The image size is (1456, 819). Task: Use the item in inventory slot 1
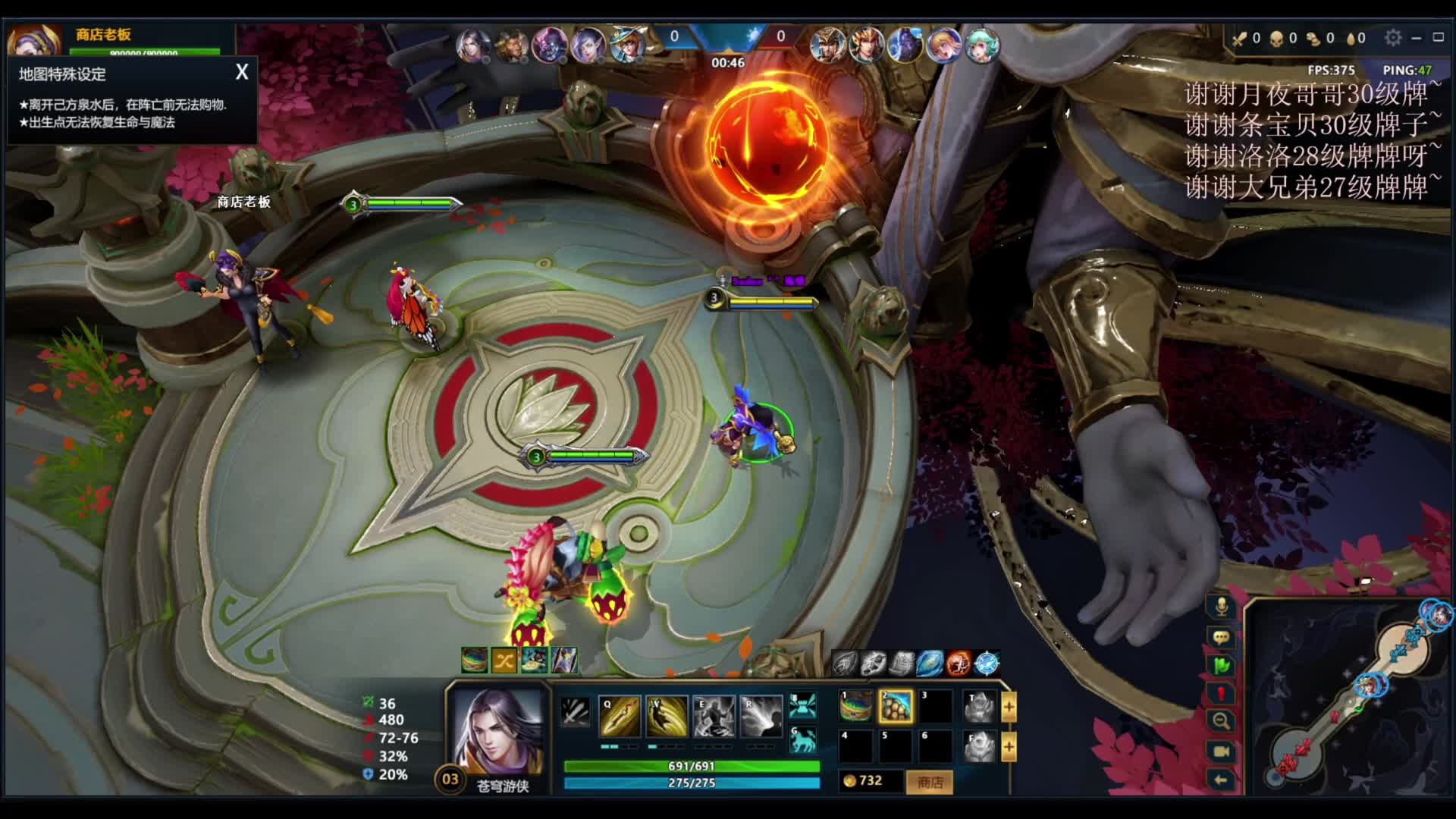tap(856, 707)
